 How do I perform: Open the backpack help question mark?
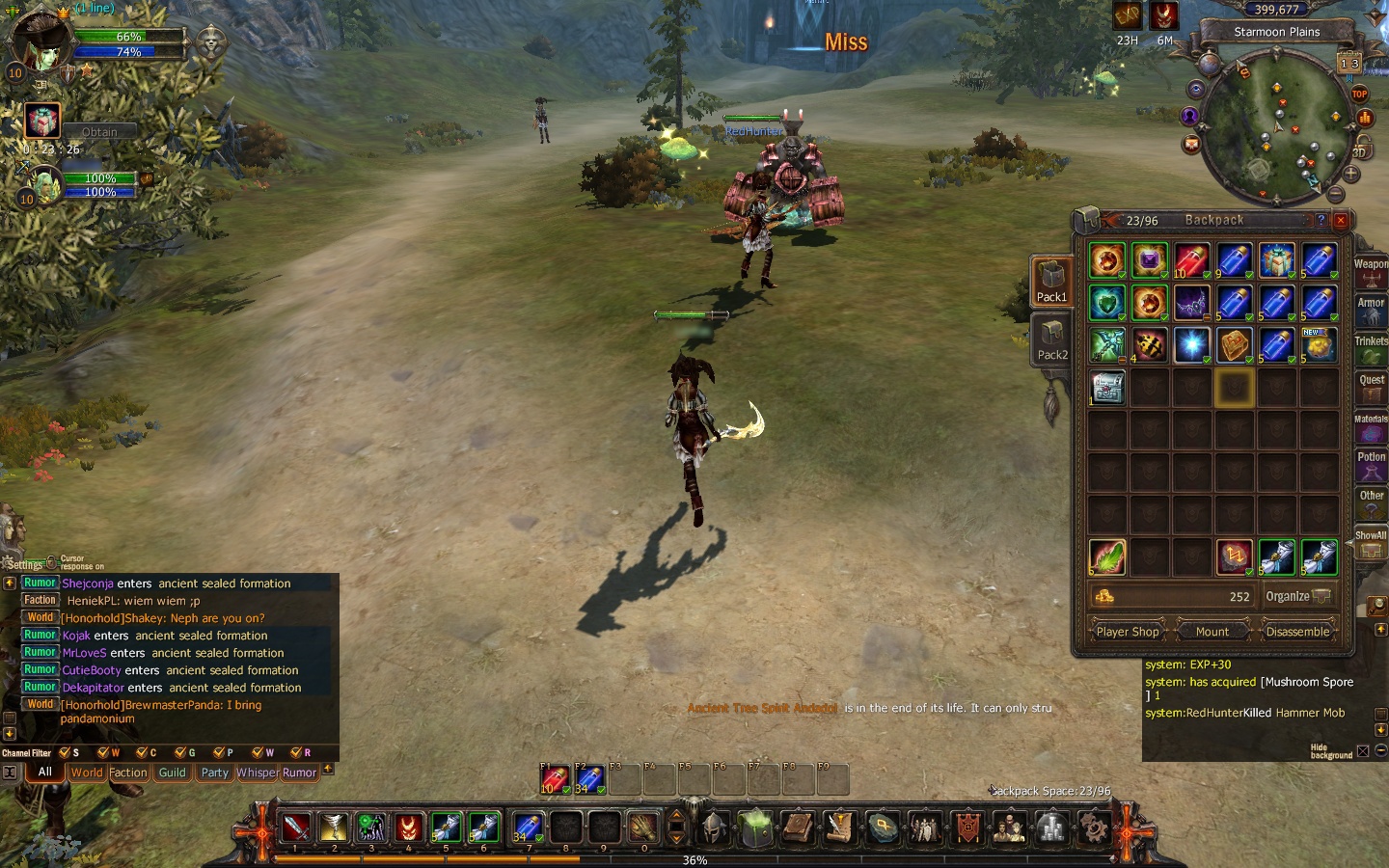tap(1321, 220)
